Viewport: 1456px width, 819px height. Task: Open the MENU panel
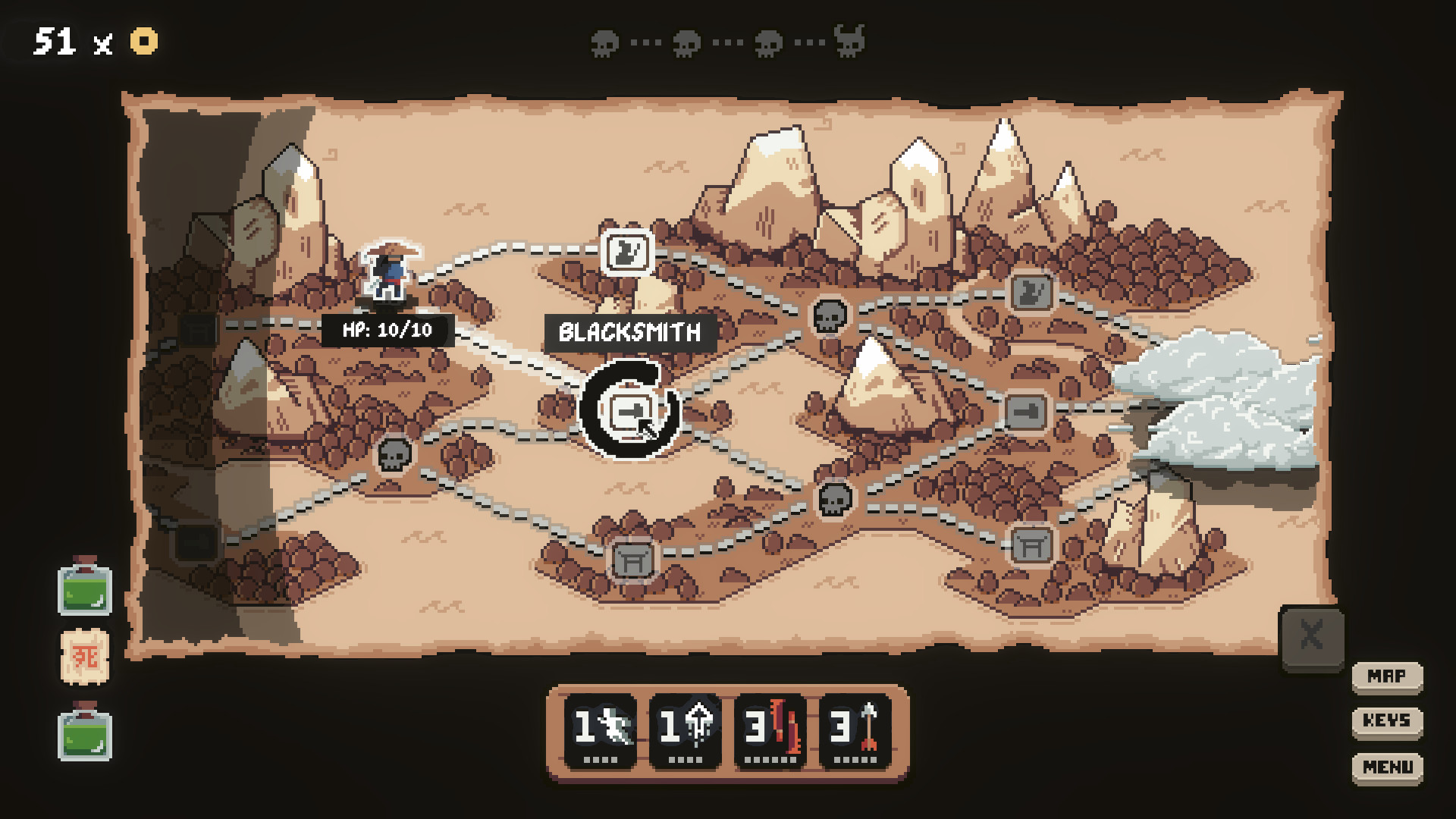[x=1387, y=767]
